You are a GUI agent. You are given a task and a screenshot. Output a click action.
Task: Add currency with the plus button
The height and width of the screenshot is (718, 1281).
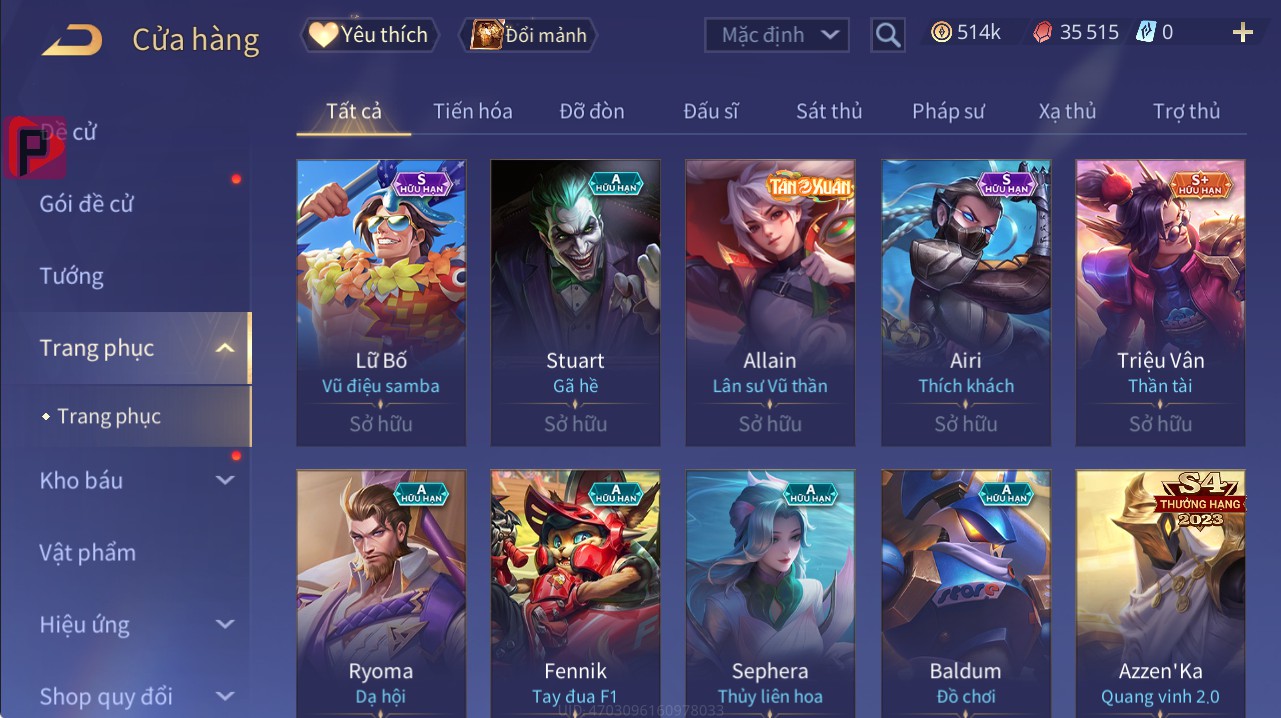click(x=1242, y=33)
